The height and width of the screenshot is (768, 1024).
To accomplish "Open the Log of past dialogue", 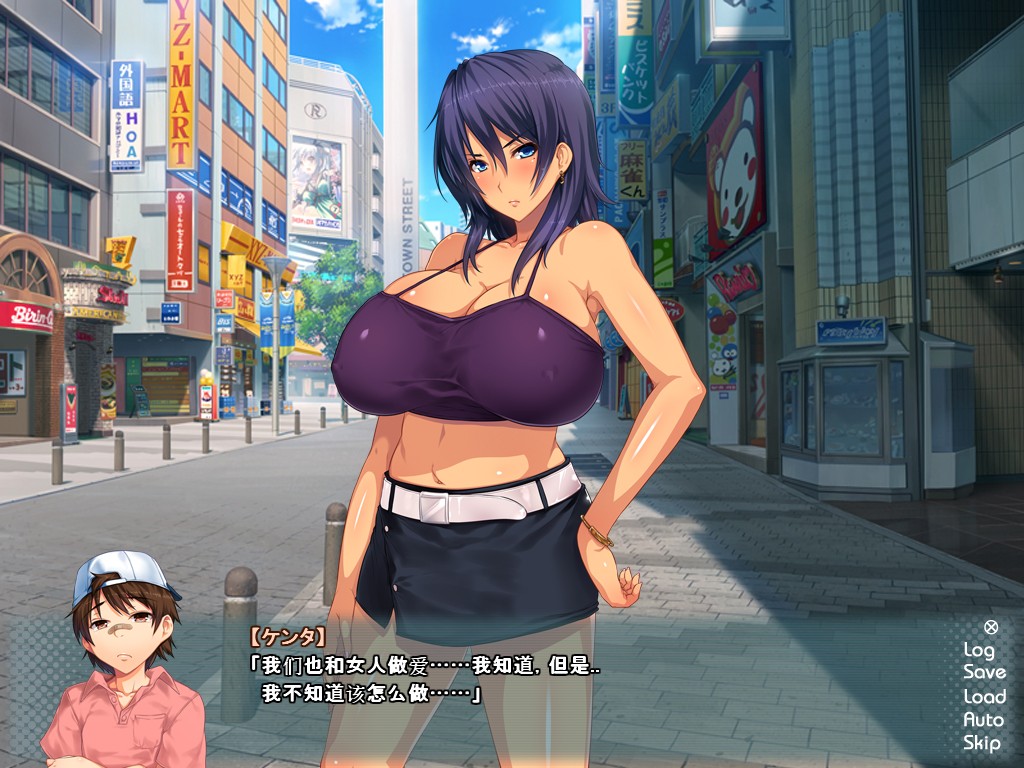I will (x=978, y=649).
